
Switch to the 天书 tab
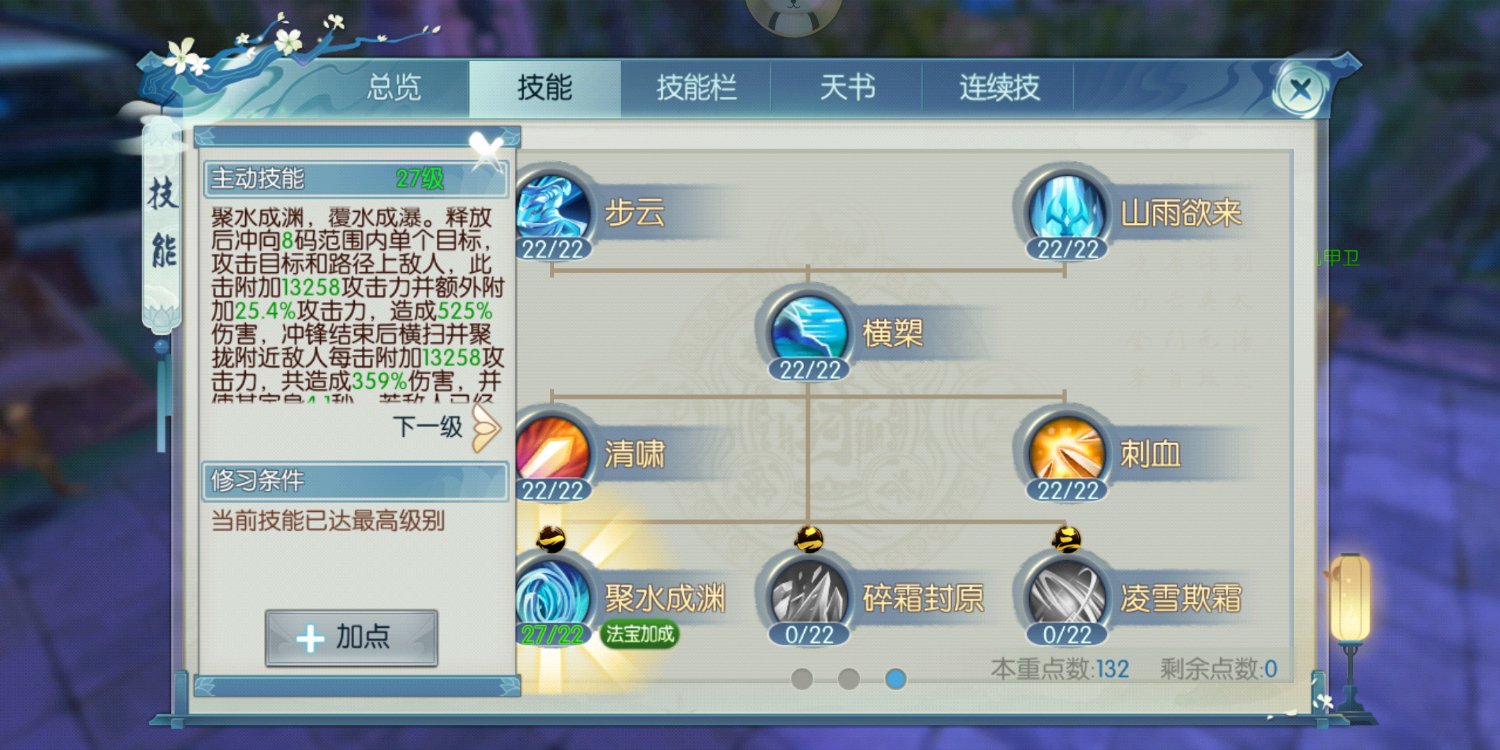[847, 88]
